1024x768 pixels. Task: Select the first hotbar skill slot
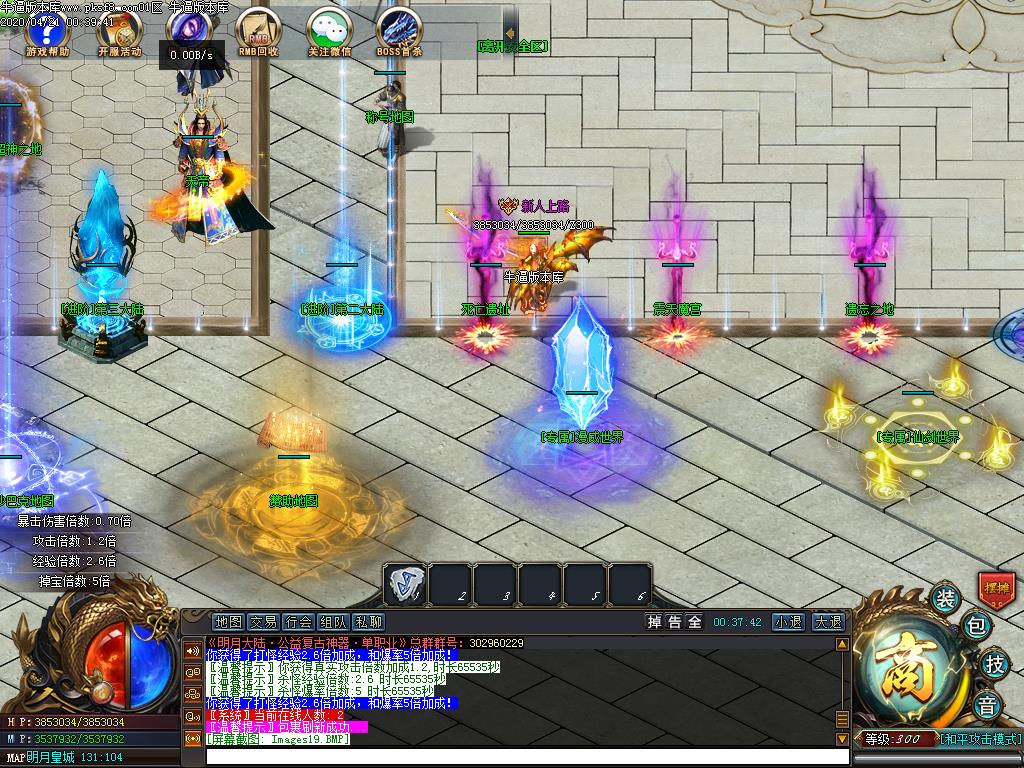[x=404, y=585]
